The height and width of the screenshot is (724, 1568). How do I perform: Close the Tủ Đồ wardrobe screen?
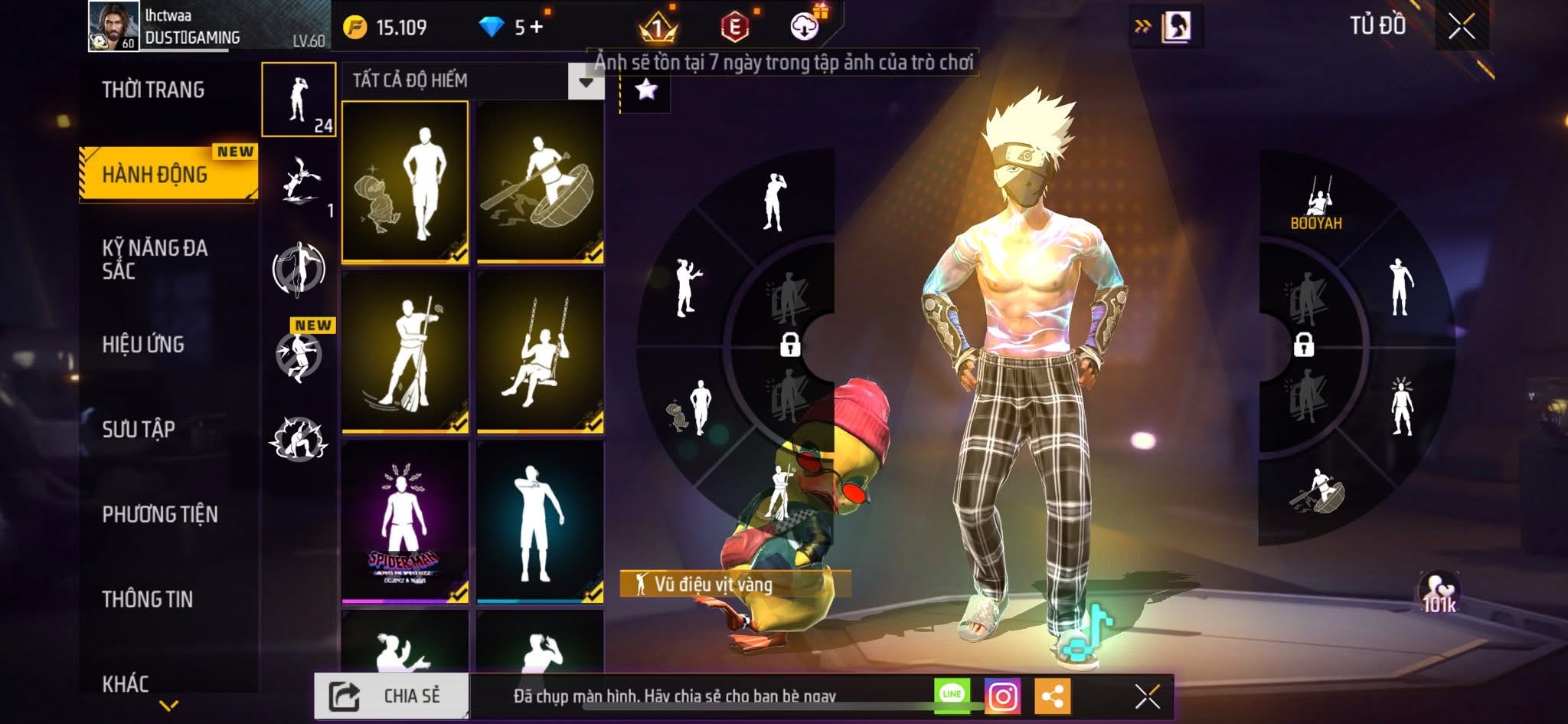(x=1461, y=28)
